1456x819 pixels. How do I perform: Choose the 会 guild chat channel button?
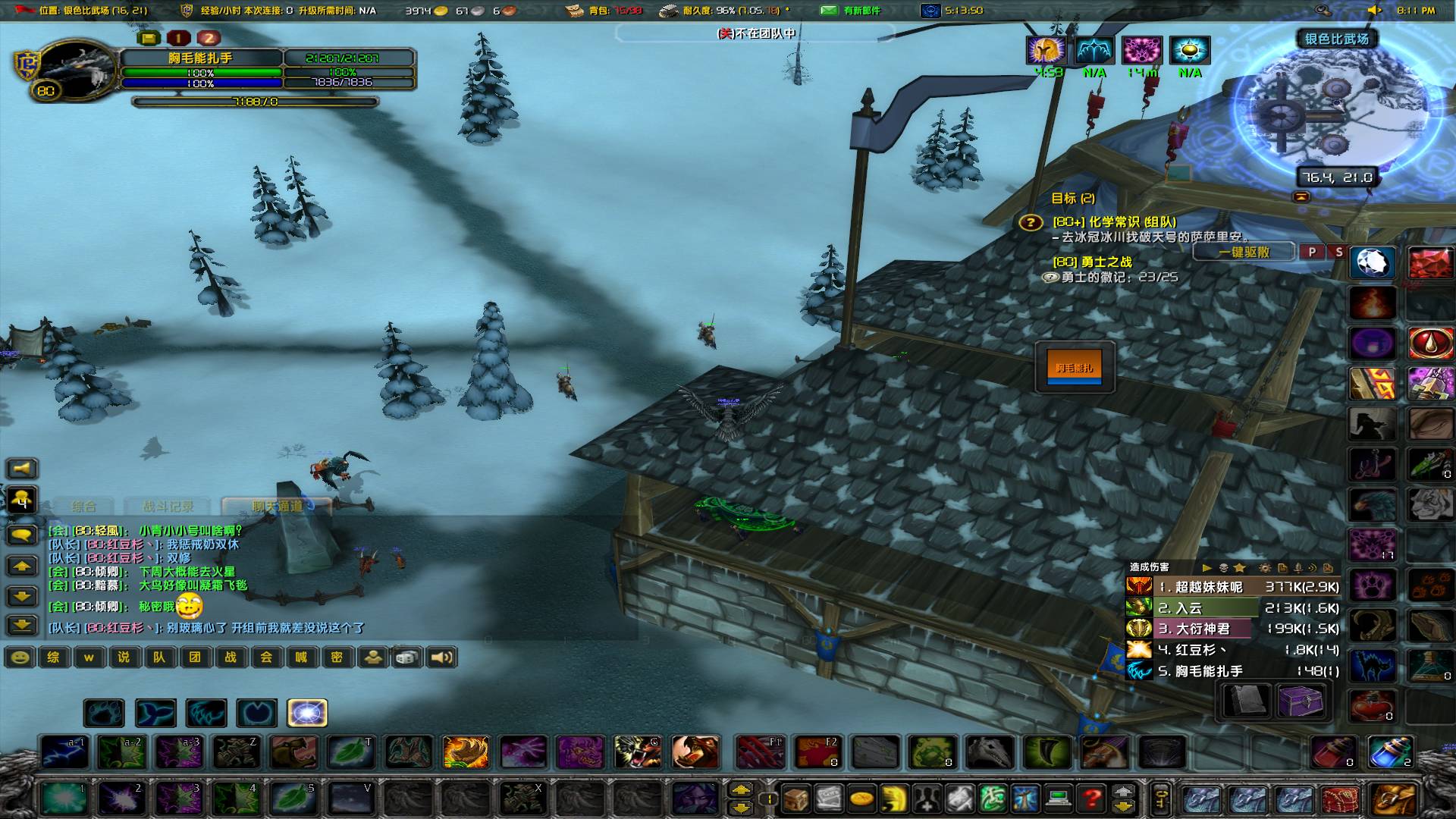pyautogui.click(x=266, y=657)
